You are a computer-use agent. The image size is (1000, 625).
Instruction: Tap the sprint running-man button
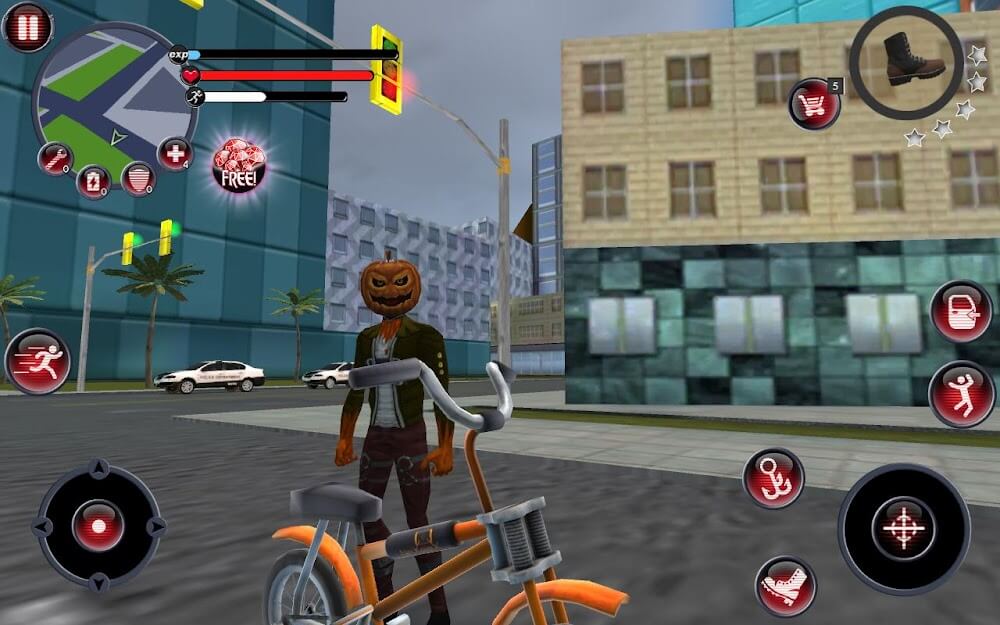(38, 361)
